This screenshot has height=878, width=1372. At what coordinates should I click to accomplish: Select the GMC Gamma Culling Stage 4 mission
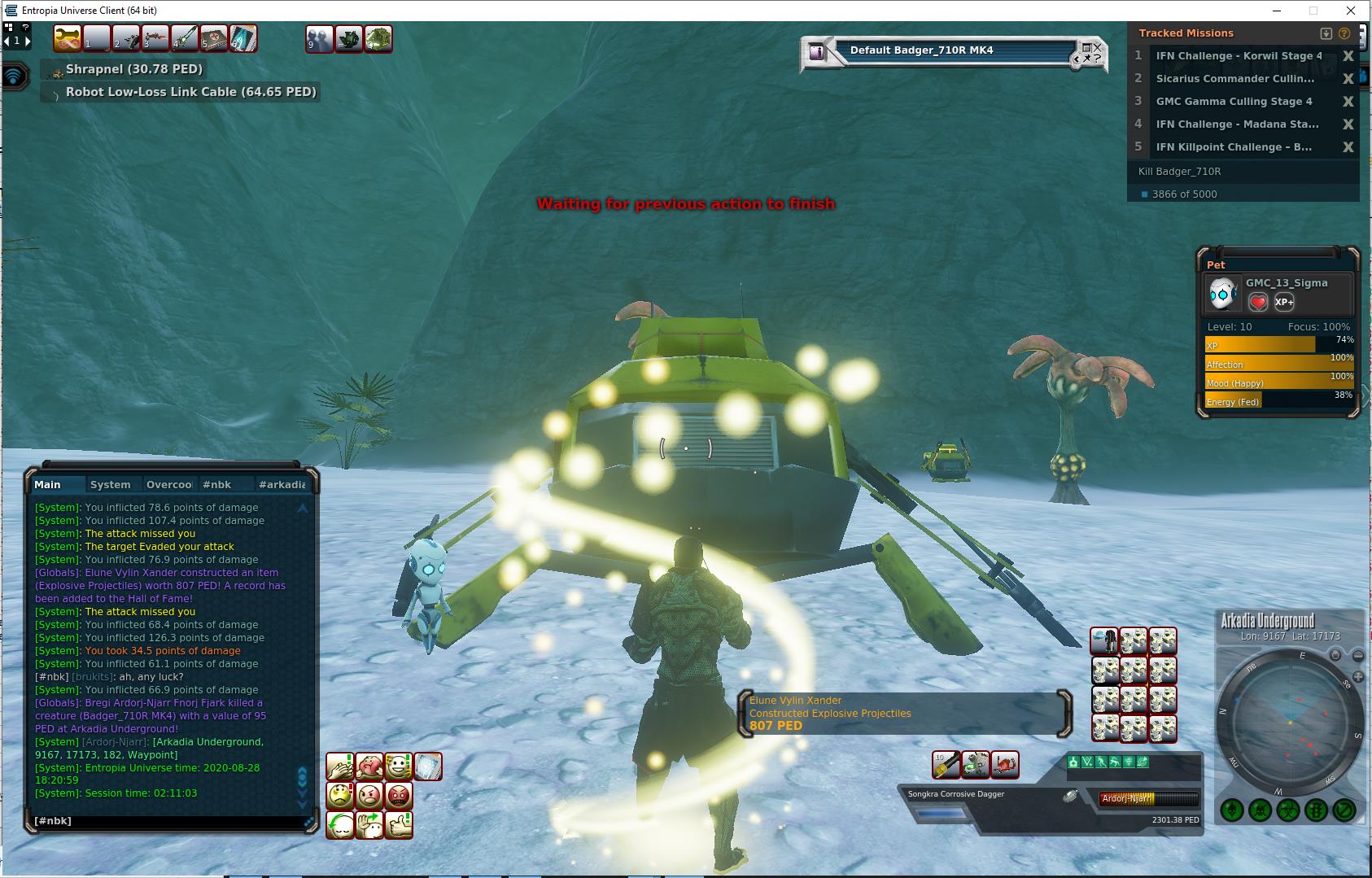[1234, 102]
